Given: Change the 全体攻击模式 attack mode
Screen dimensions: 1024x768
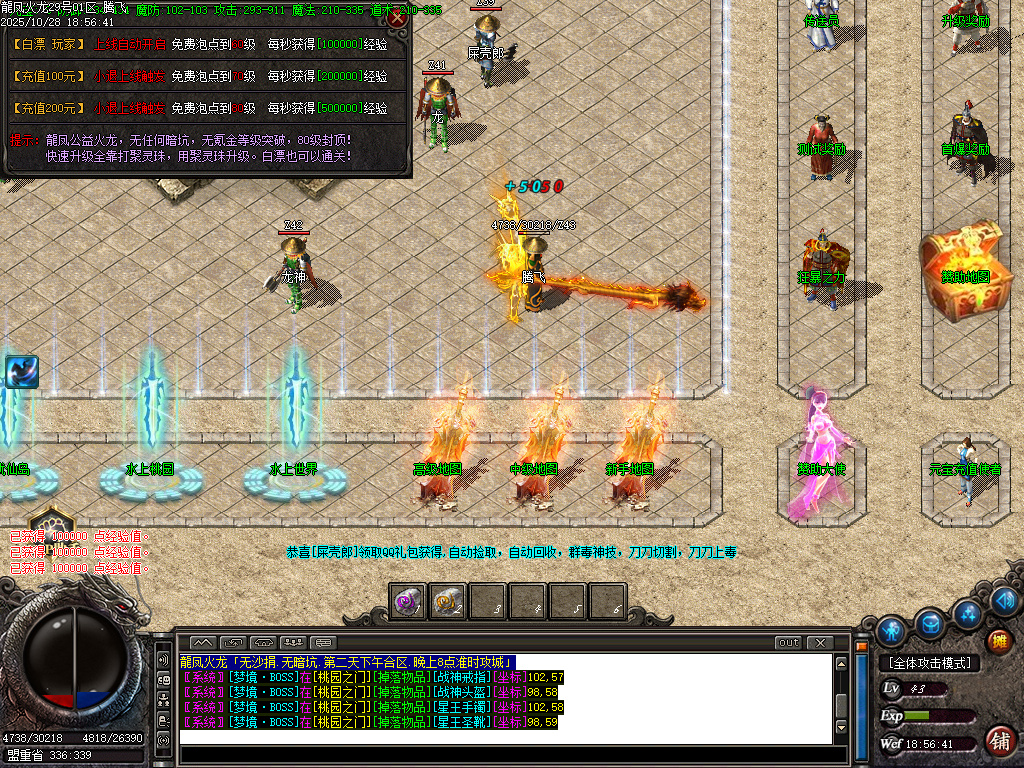Looking at the screenshot, I should click(x=930, y=663).
